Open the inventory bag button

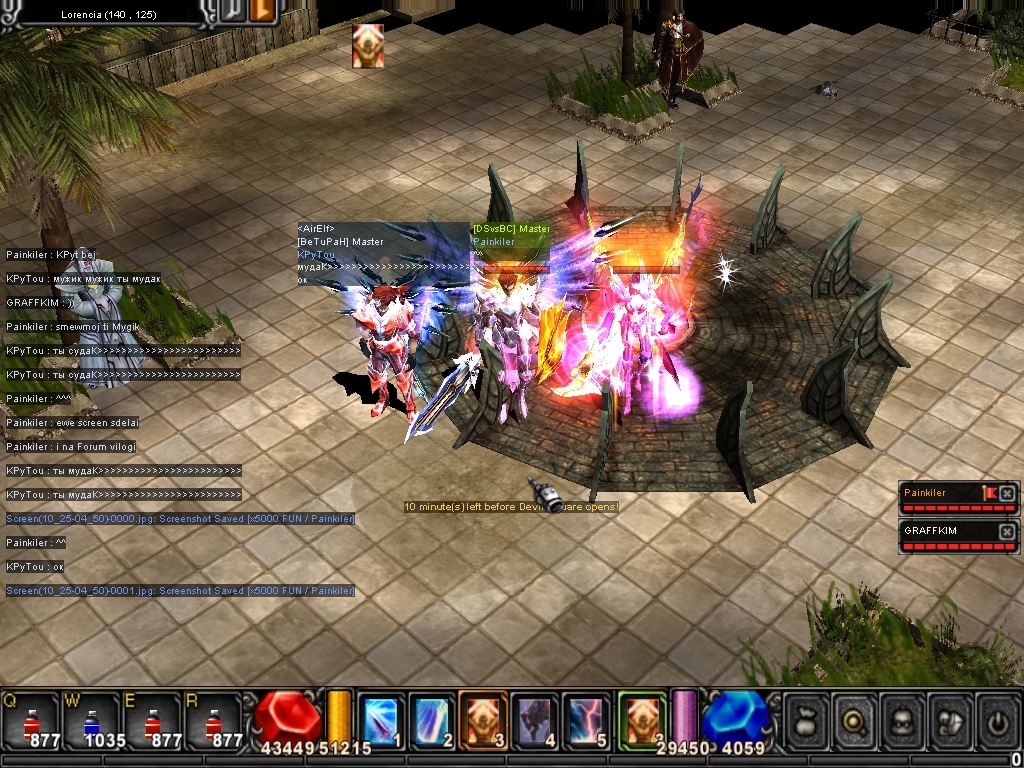tap(807, 720)
